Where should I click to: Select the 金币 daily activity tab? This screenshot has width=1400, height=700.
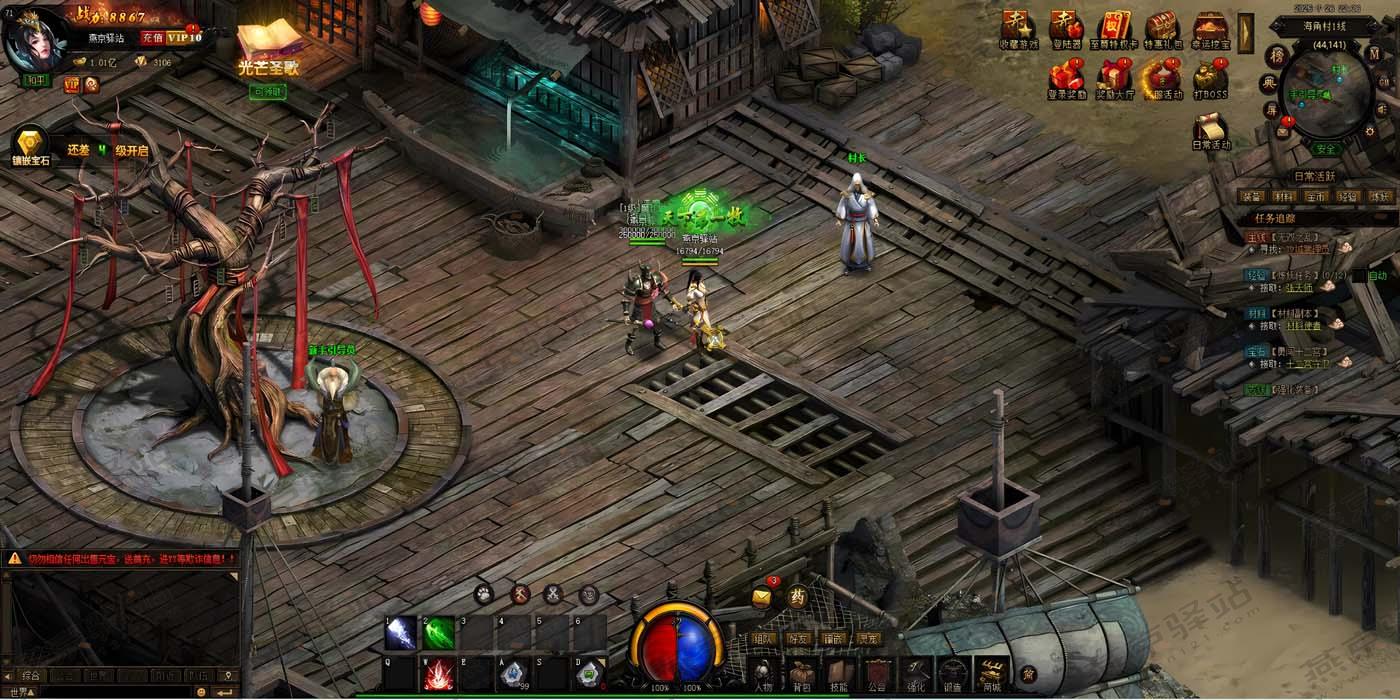(1315, 196)
